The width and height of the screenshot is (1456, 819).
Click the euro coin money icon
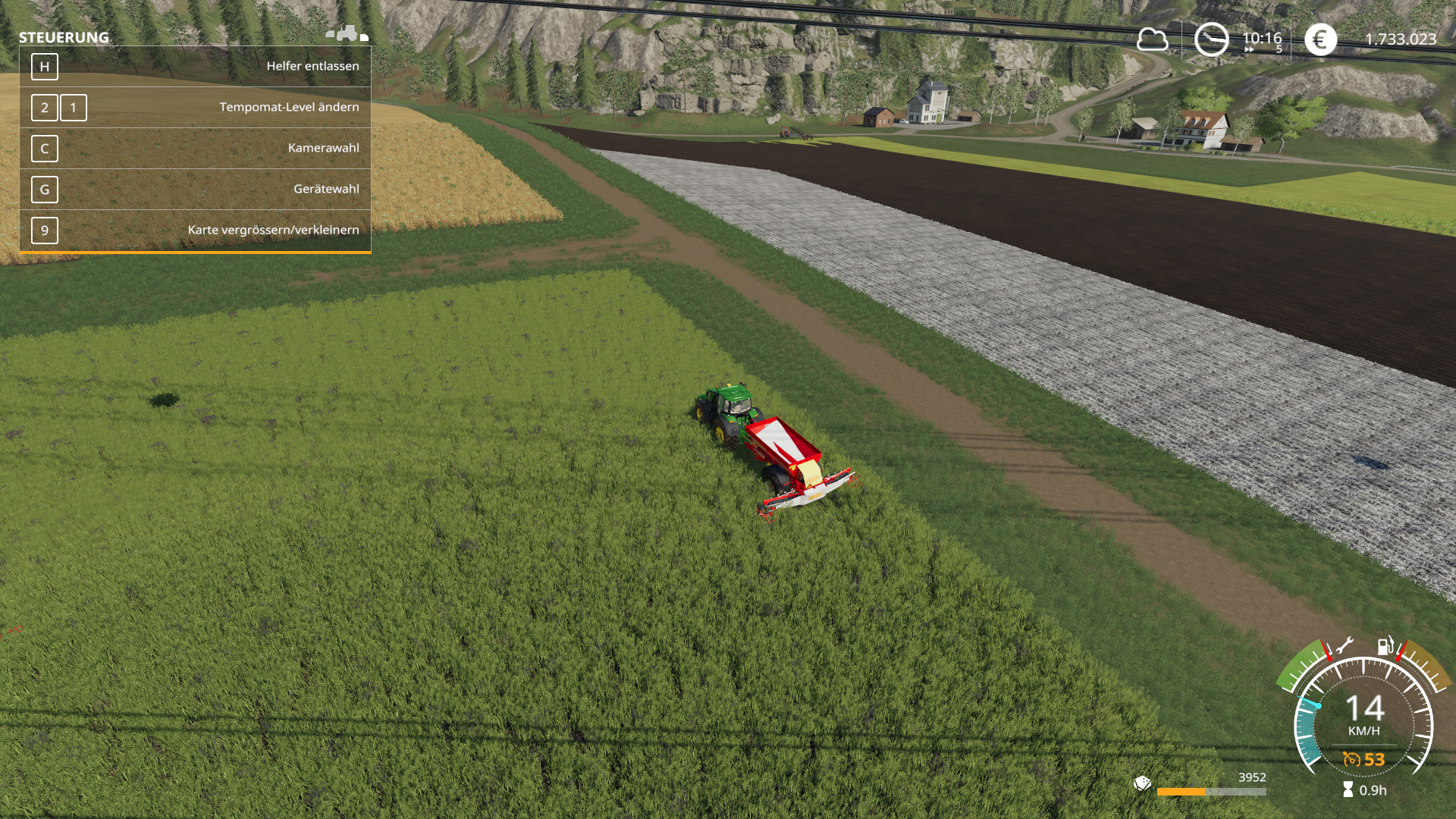1320,39
